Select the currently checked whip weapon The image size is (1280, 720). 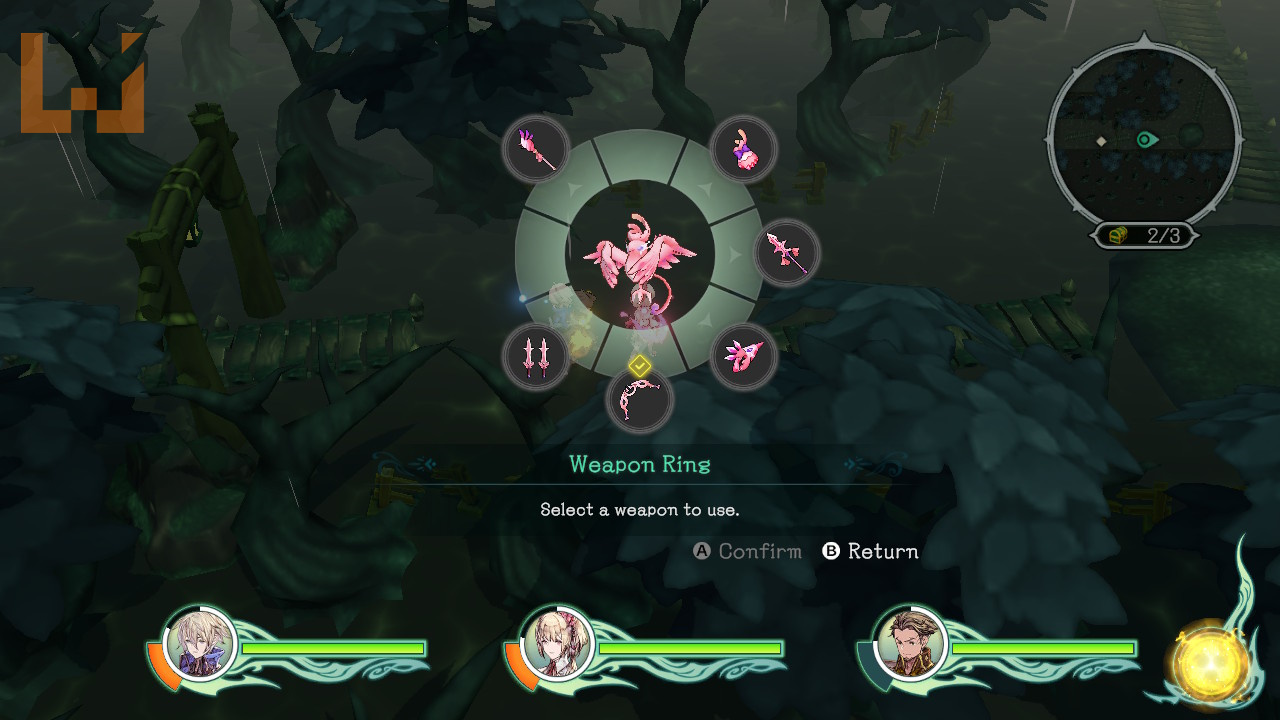[x=640, y=400]
